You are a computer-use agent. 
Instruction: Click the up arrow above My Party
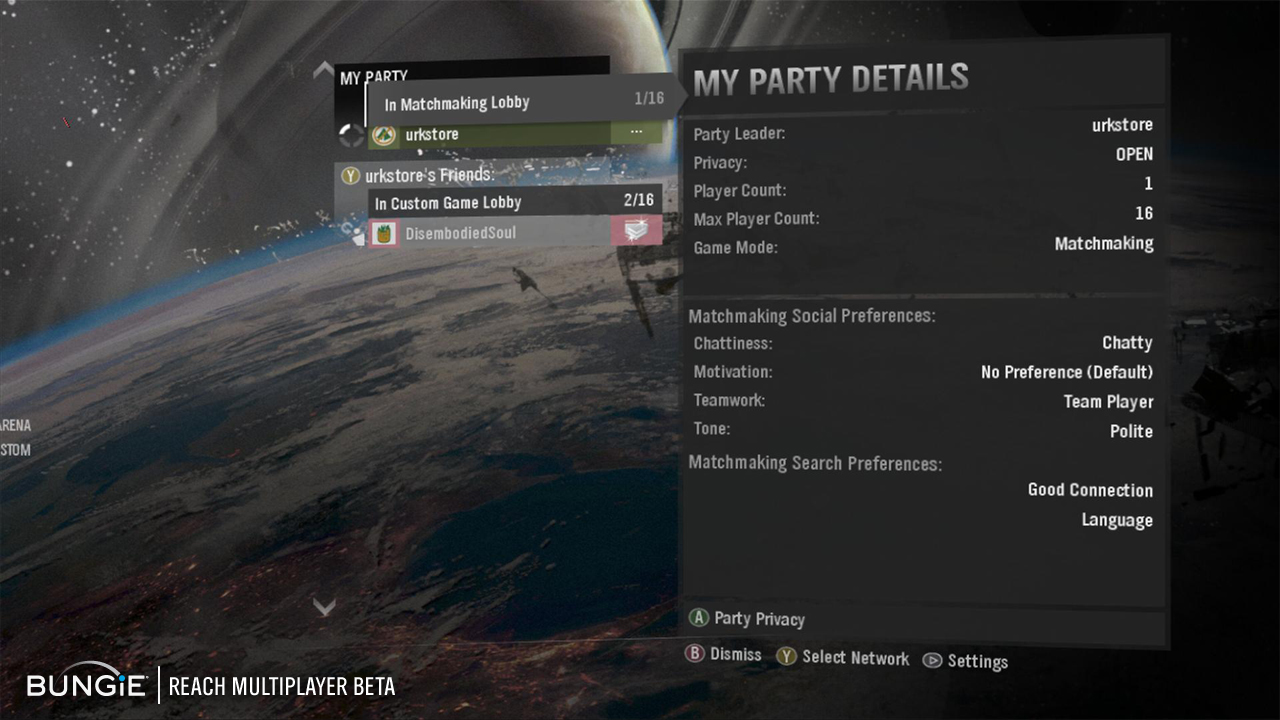(323, 70)
